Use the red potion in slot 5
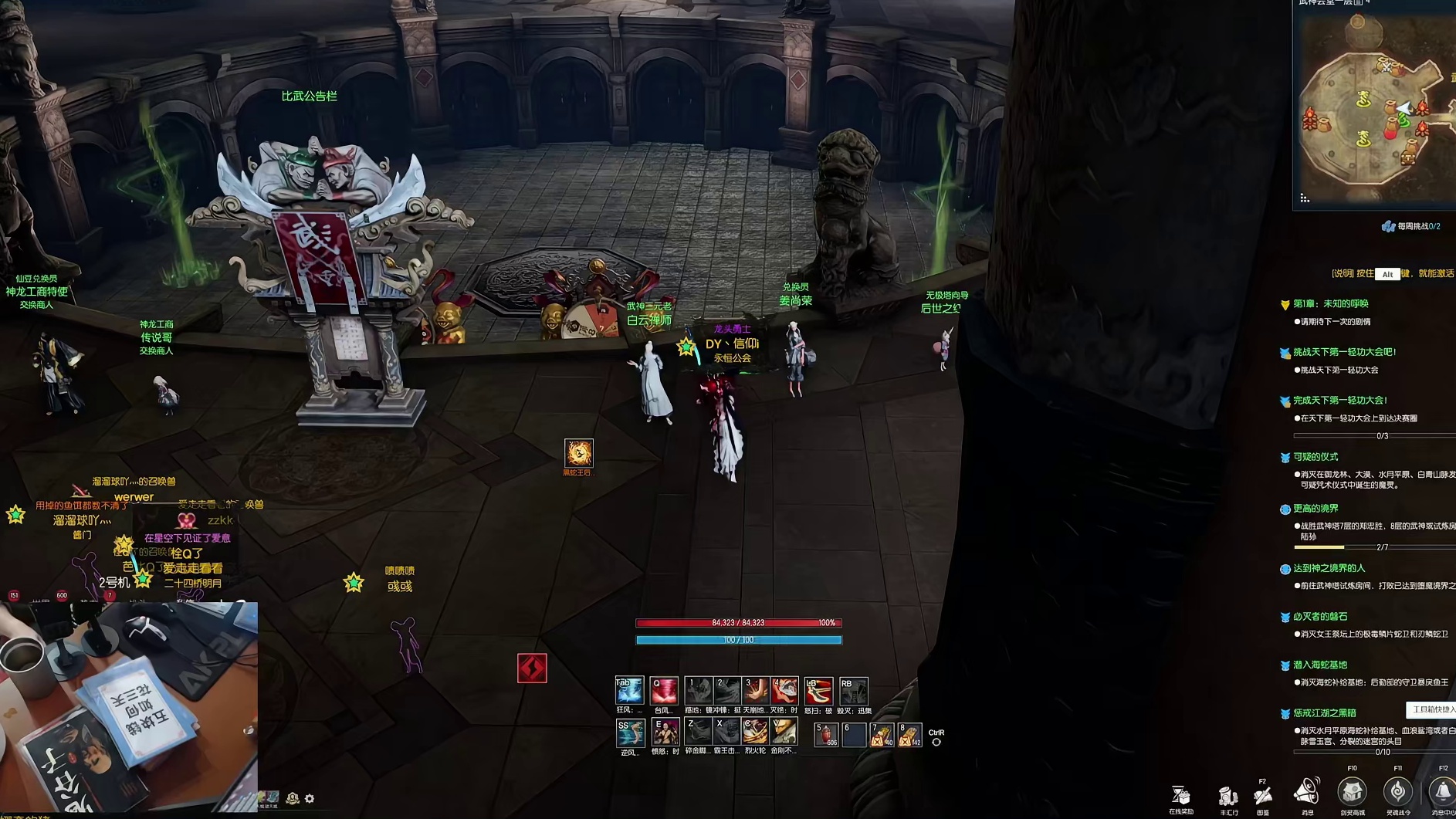Image resolution: width=1456 pixels, height=819 pixels. [825, 734]
